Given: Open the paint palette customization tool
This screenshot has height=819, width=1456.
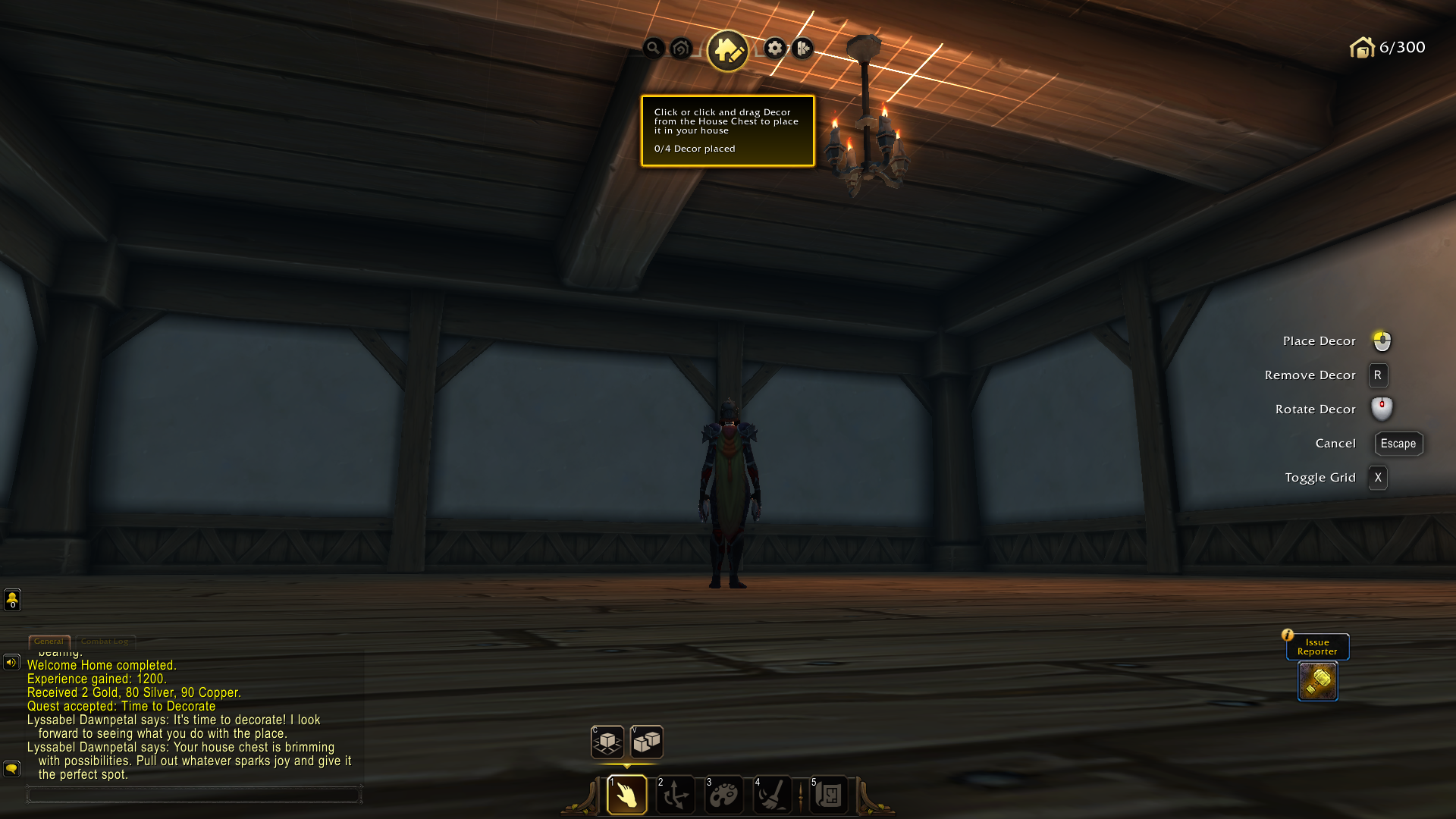Looking at the screenshot, I should [723, 795].
